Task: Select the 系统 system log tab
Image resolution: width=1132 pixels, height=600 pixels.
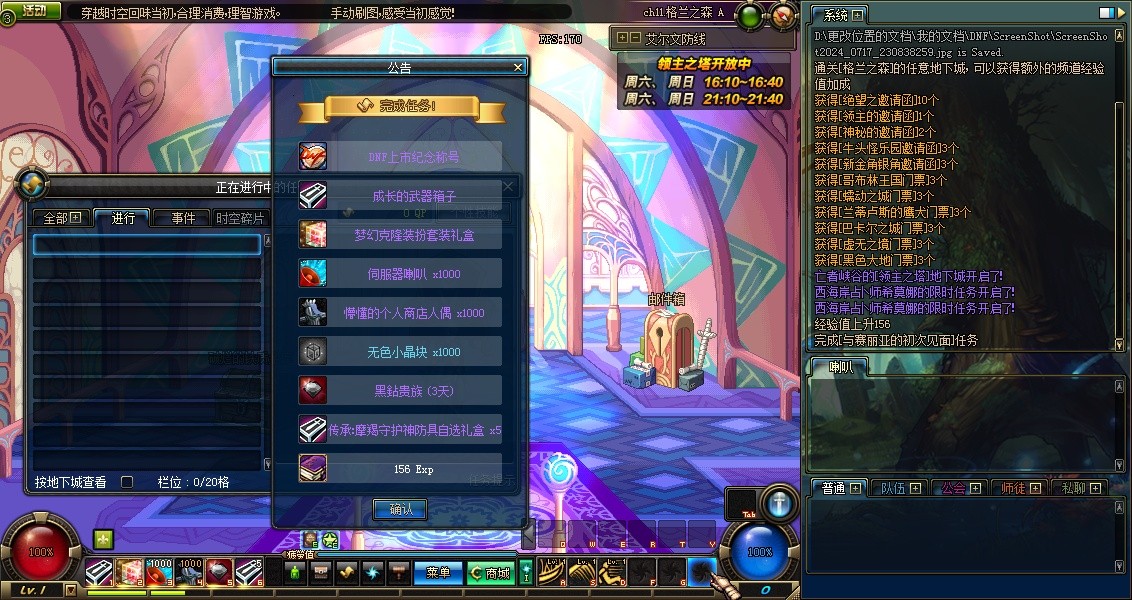Action: [x=838, y=15]
